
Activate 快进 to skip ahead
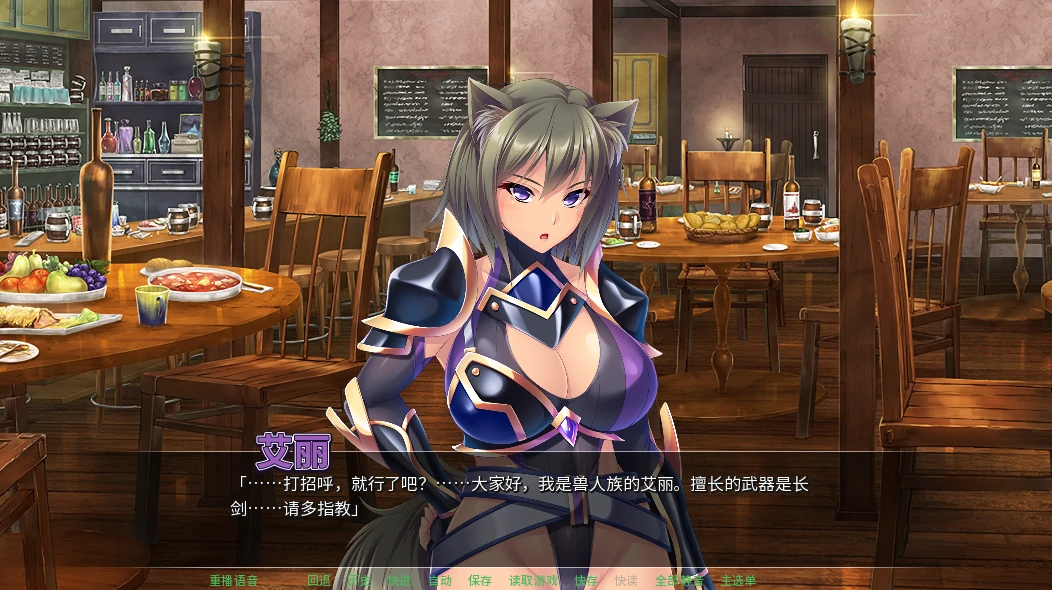[399, 580]
